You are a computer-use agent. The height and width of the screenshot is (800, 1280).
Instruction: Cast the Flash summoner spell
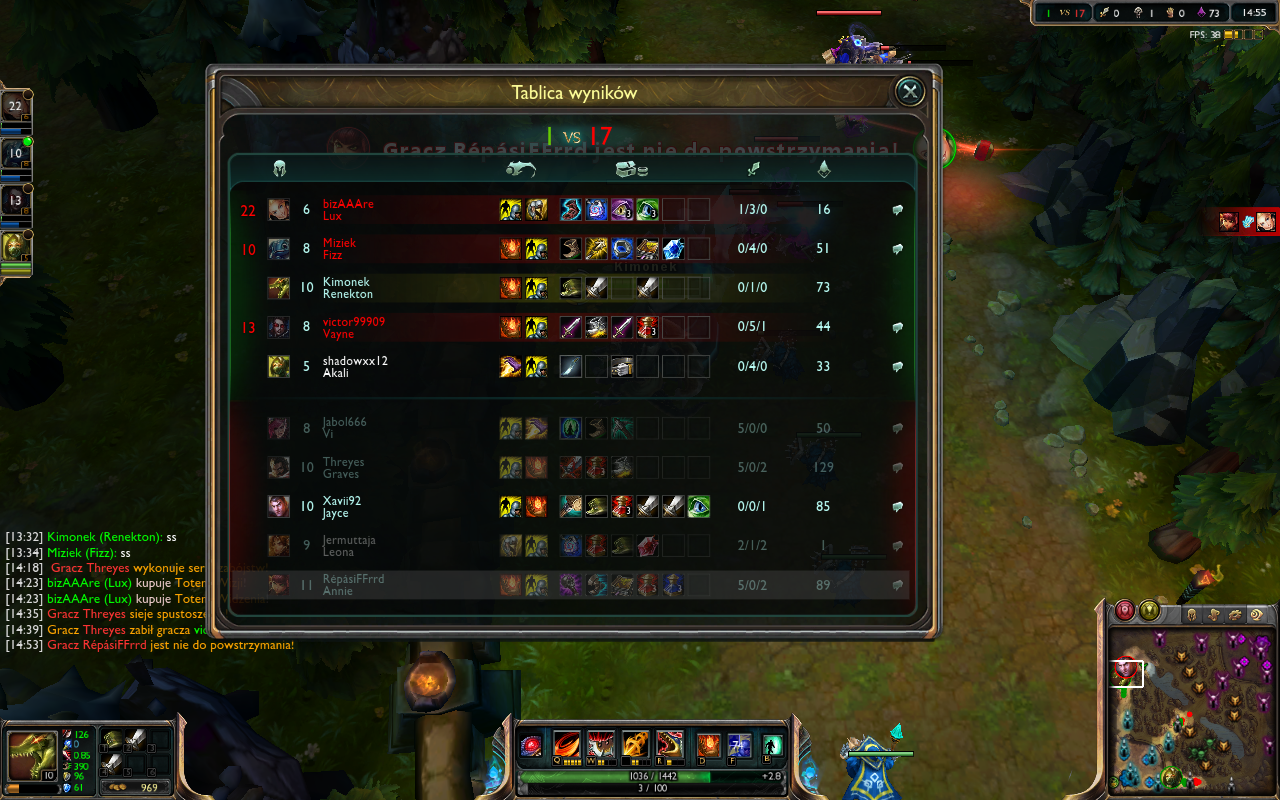tap(739, 746)
